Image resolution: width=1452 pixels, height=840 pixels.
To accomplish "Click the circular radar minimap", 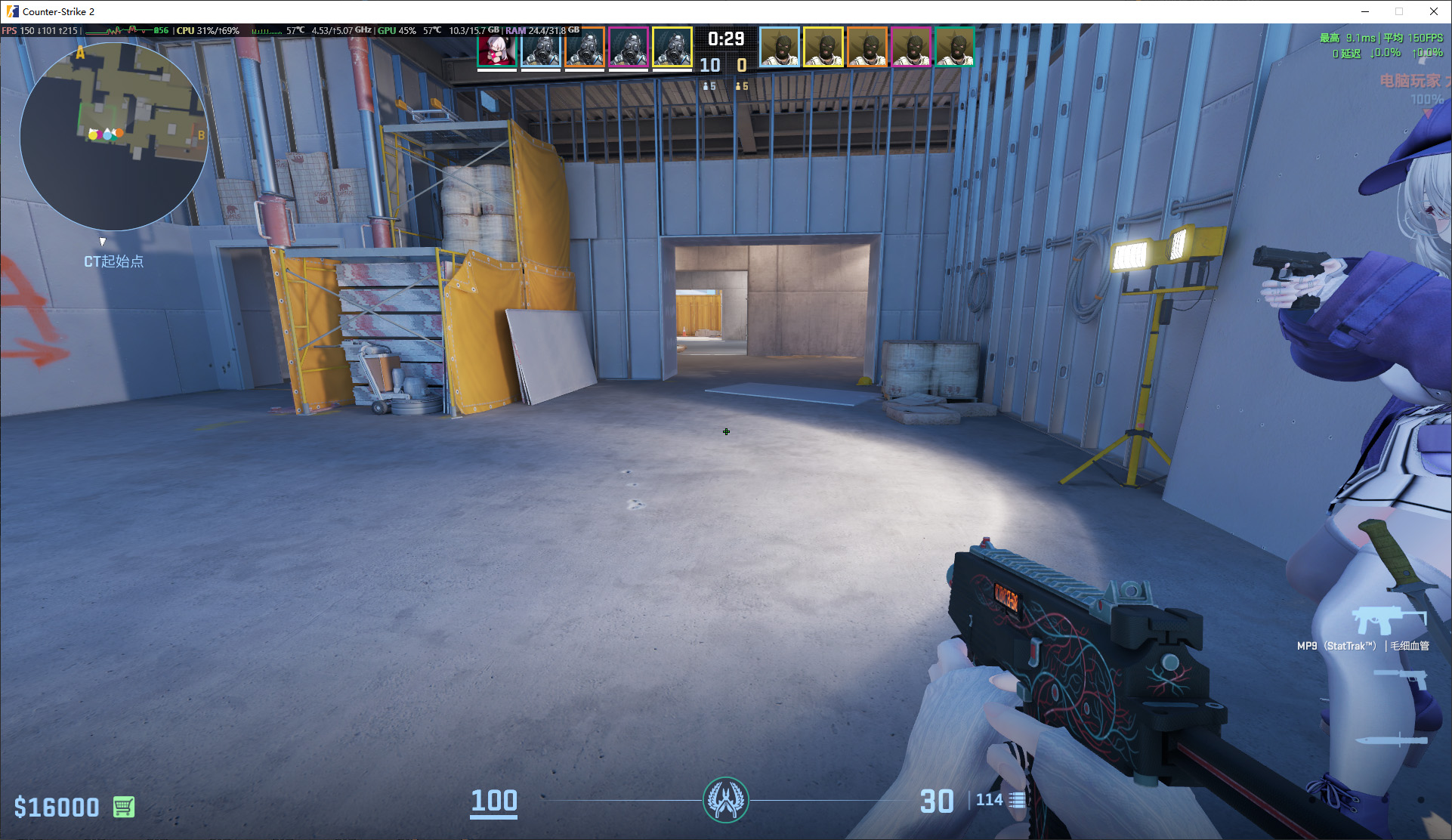I will point(114,136).
